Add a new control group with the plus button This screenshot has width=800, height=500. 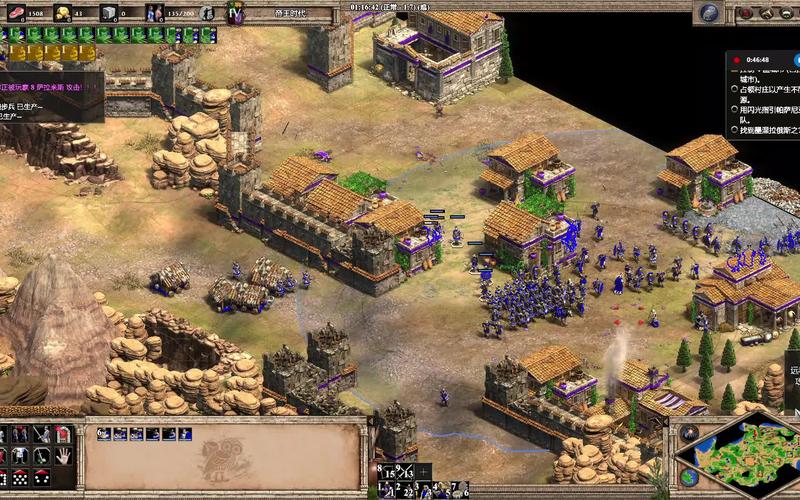pyautogui.click(x=425, y=471)
